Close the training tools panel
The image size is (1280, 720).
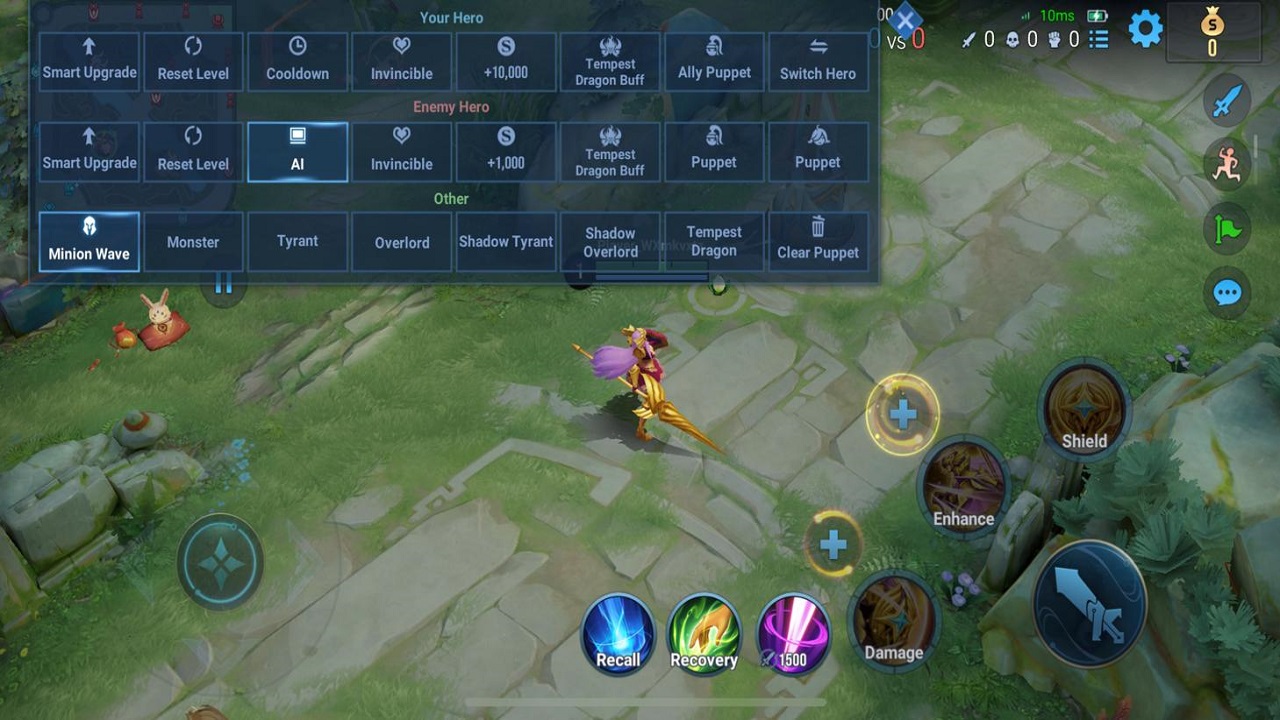905,20
